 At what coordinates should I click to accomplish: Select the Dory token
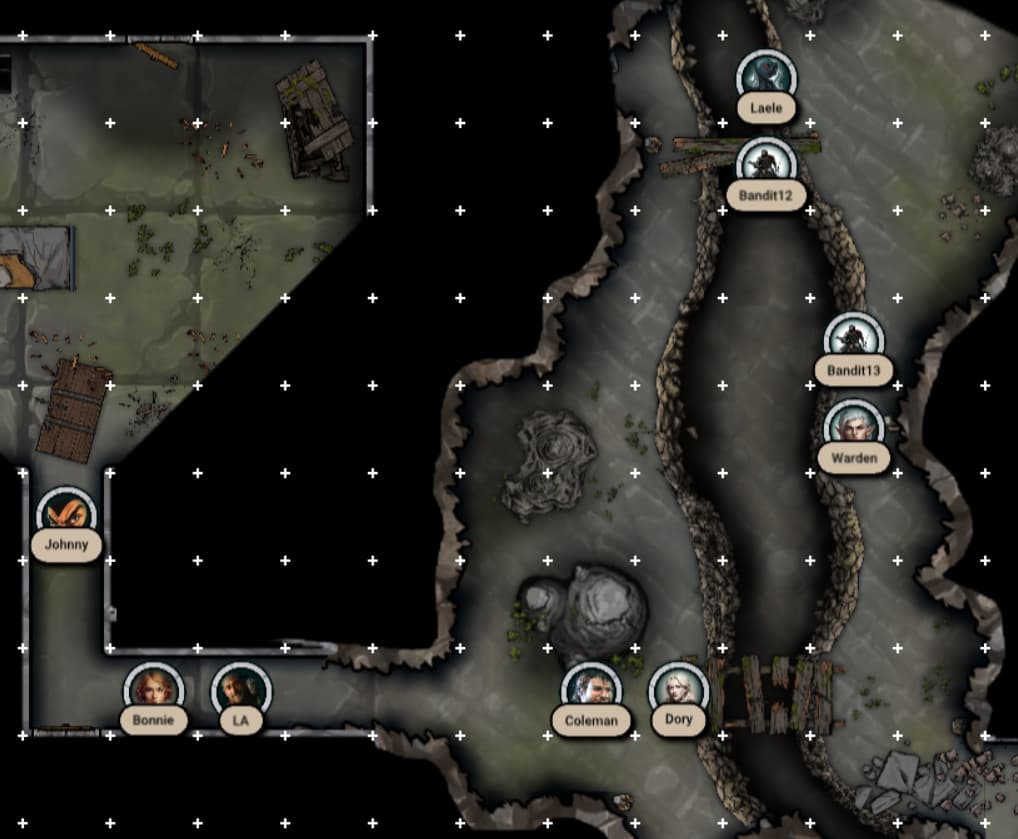(678, 691)
